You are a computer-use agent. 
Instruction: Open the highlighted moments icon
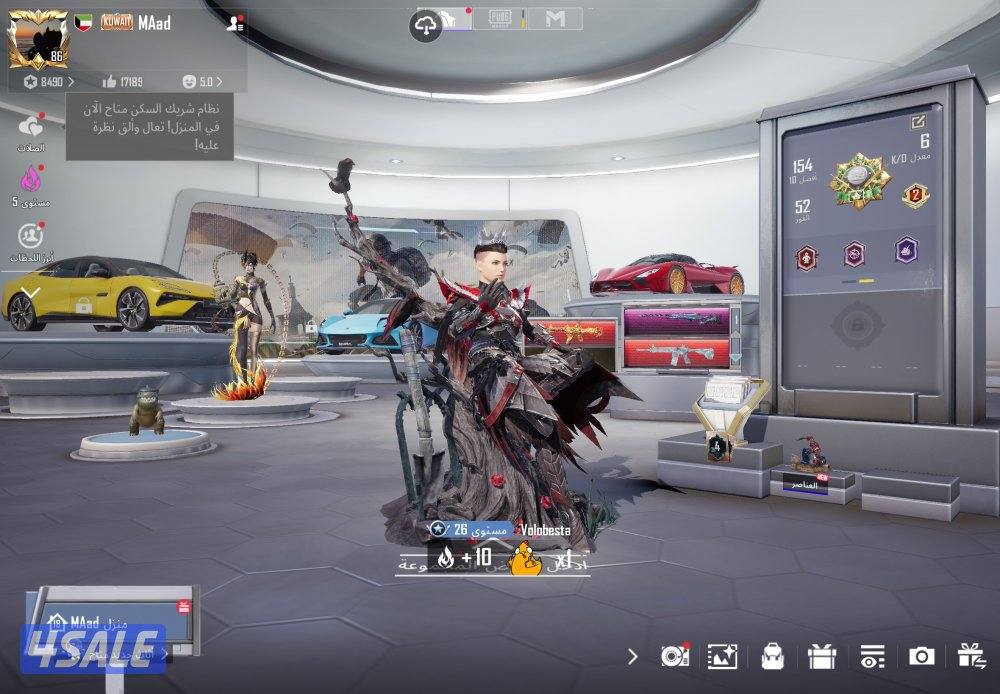click(31, 236)
